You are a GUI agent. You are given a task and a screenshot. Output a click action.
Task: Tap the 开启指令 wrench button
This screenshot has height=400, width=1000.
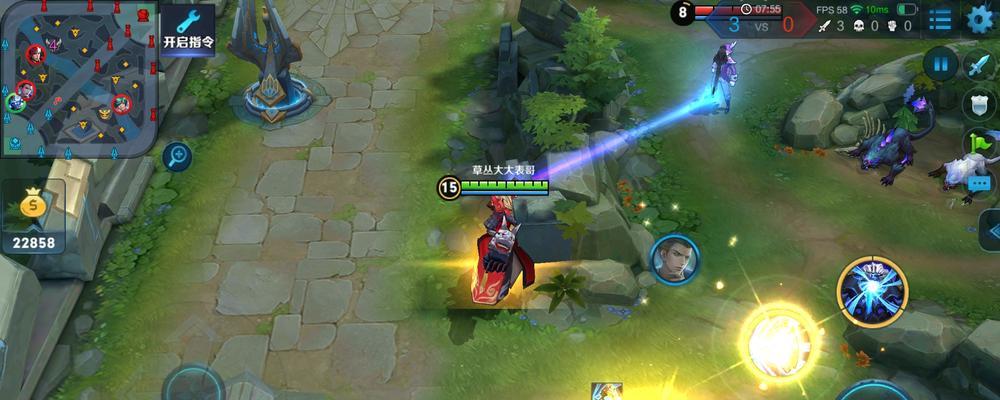[188, 29]
